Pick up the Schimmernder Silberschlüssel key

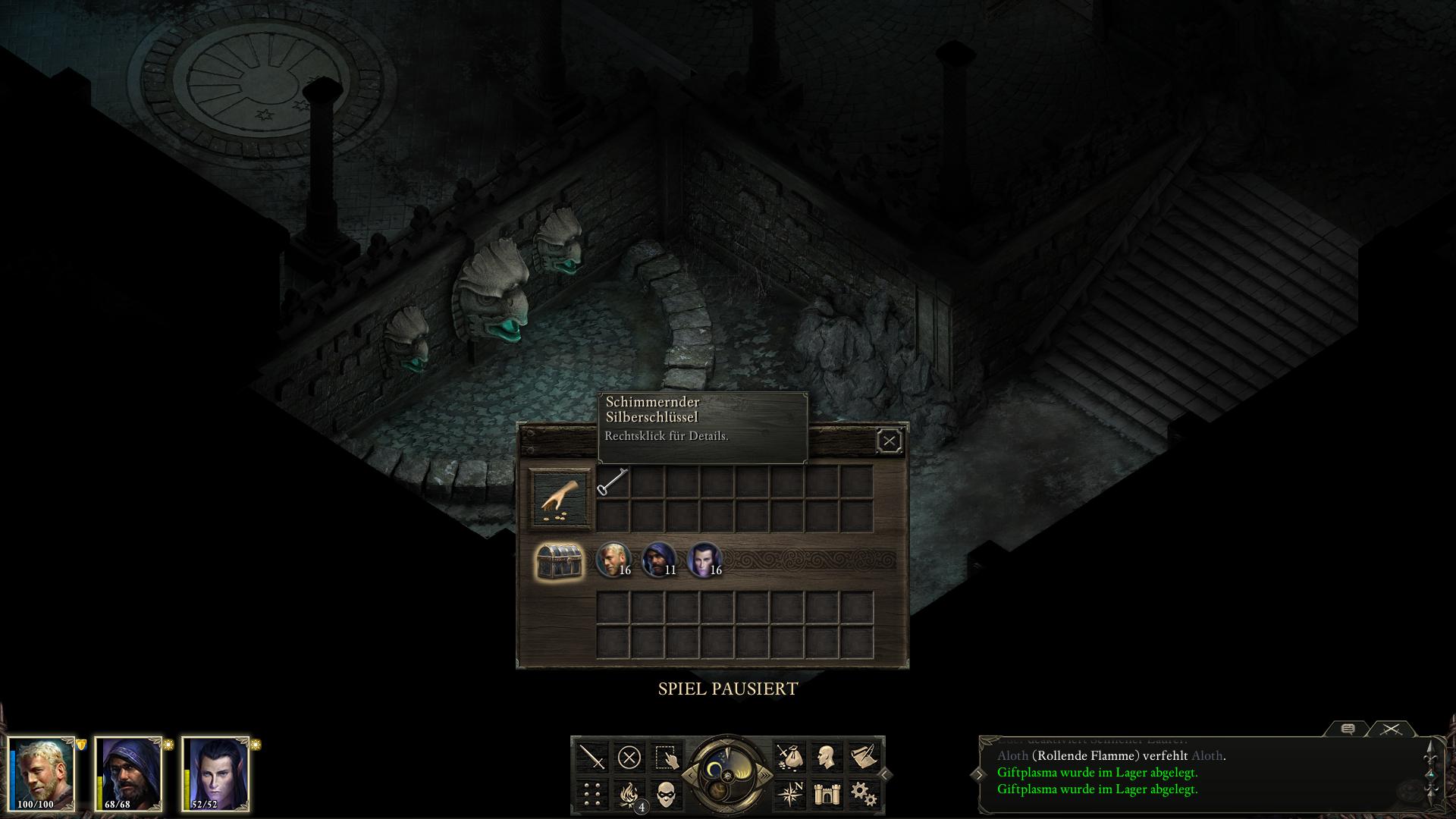point(613,482)
